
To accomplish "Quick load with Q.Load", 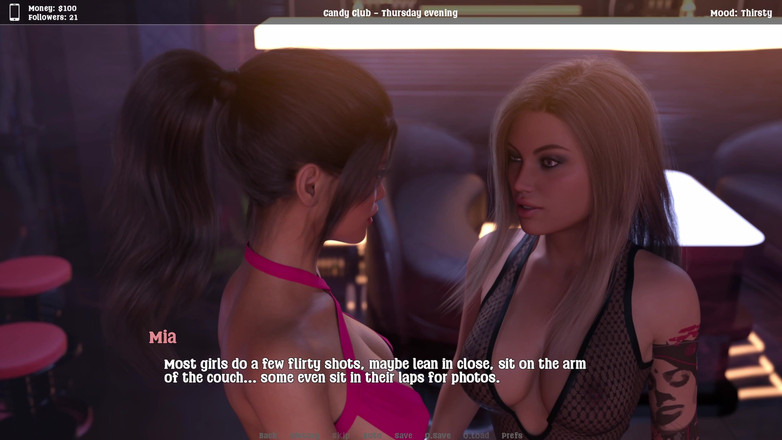I will coord(476,436).
